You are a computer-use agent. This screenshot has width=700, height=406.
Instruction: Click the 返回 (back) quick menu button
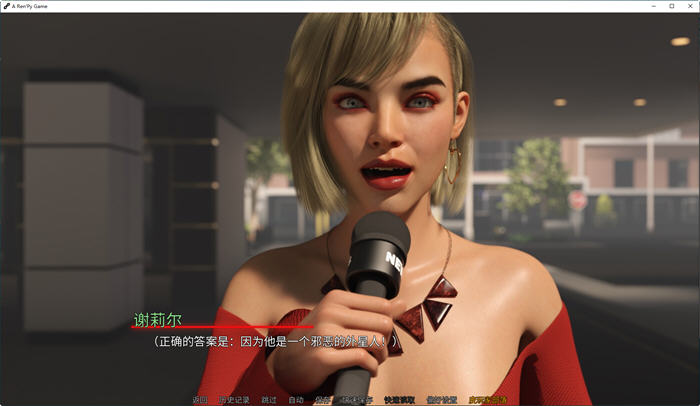[x=200, y=400]
